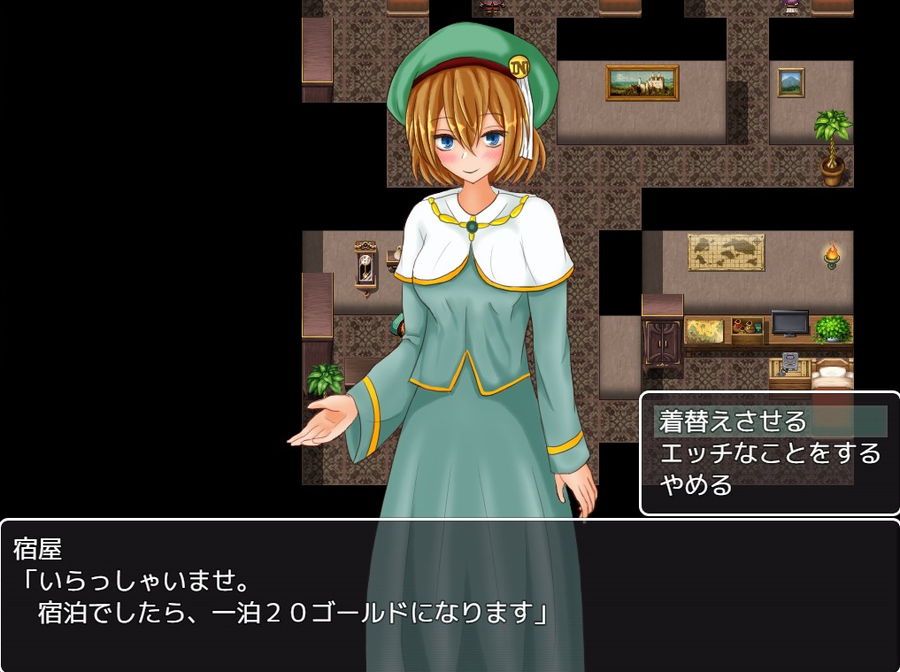This screenshot has height=672, width=900.
Task: Pick やめる to cancel
Action: coord(697,486)
